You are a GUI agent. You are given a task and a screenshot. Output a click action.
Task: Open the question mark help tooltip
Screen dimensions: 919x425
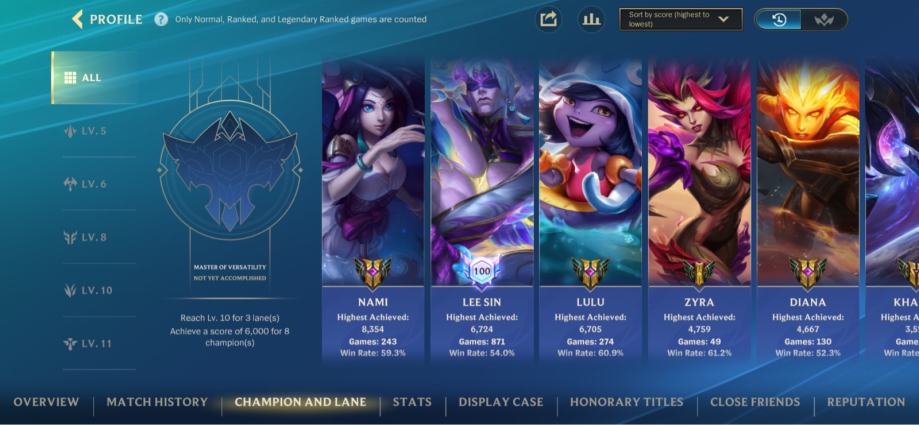pos(161,19)
